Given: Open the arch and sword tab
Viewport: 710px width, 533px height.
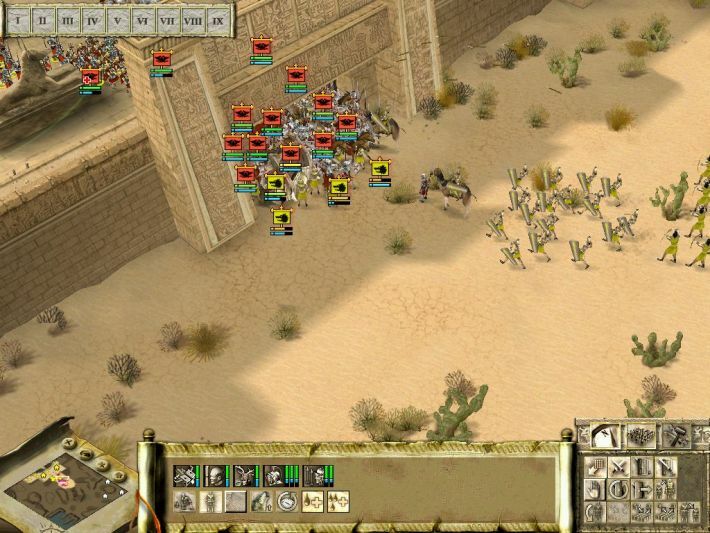Looking at the screenshot, I should 606,435.
